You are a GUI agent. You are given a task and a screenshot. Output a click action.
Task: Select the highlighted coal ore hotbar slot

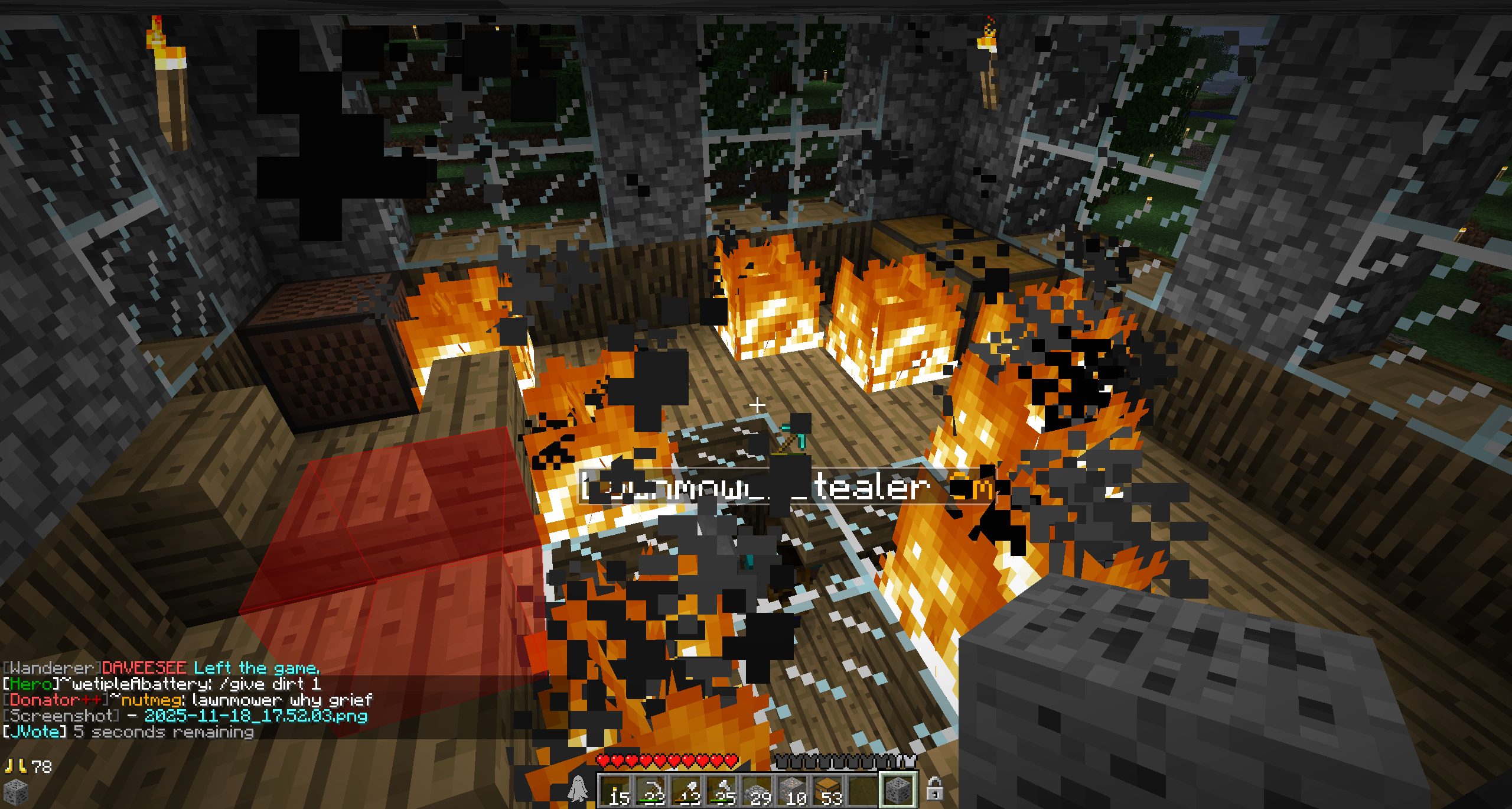pyautogui.click(x=898, y=790)
